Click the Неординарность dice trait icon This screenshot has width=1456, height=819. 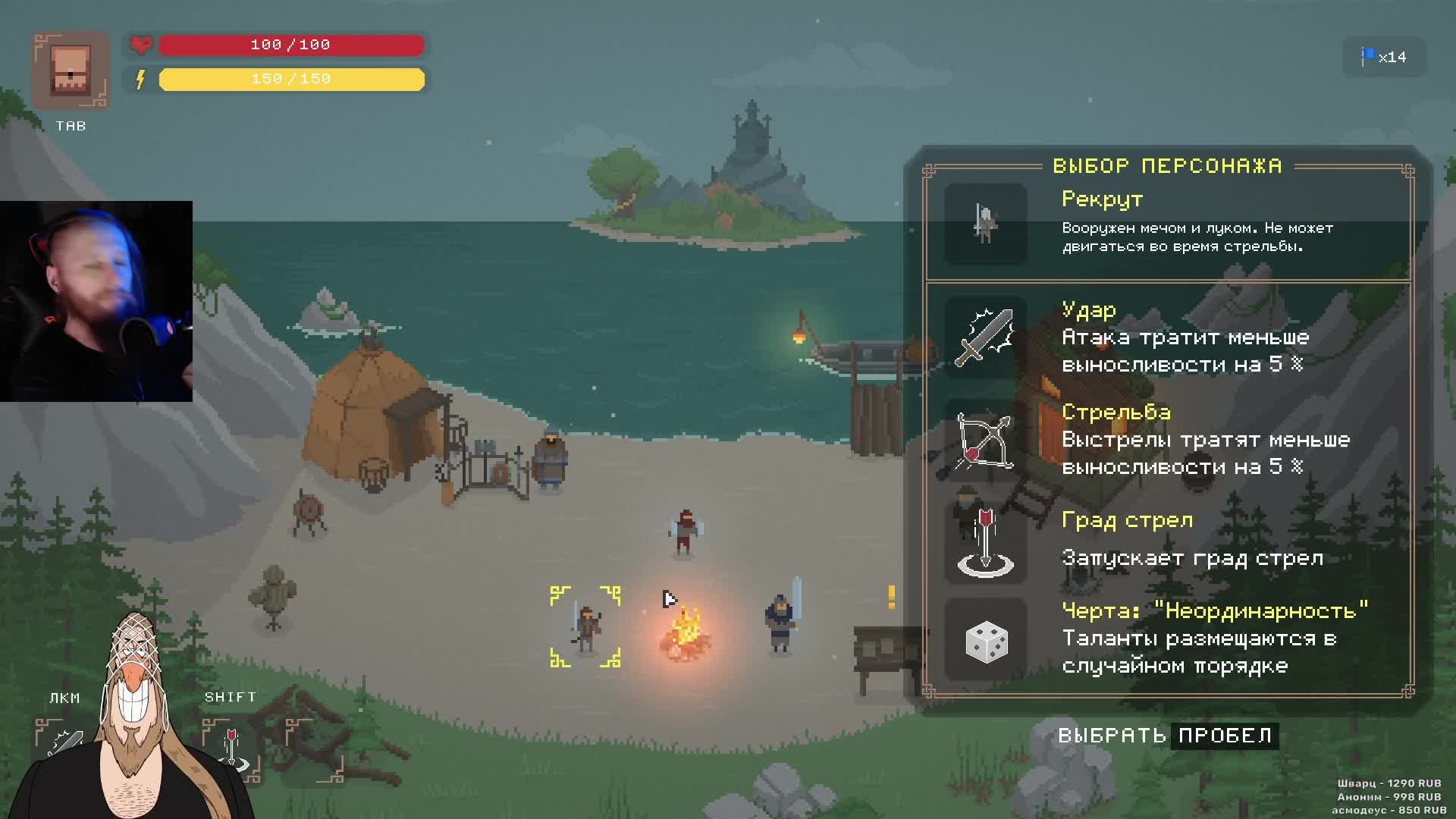tap(986, 641)
